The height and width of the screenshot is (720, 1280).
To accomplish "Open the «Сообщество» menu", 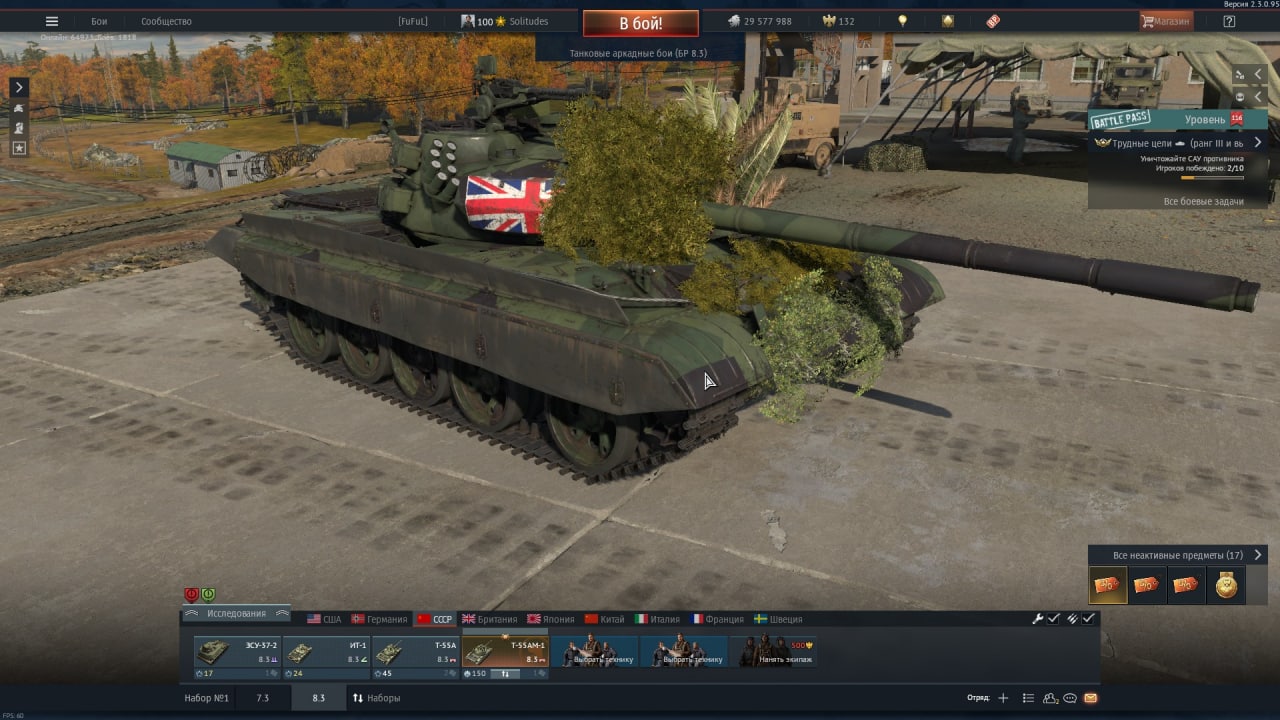I will (x=166, y=21).
